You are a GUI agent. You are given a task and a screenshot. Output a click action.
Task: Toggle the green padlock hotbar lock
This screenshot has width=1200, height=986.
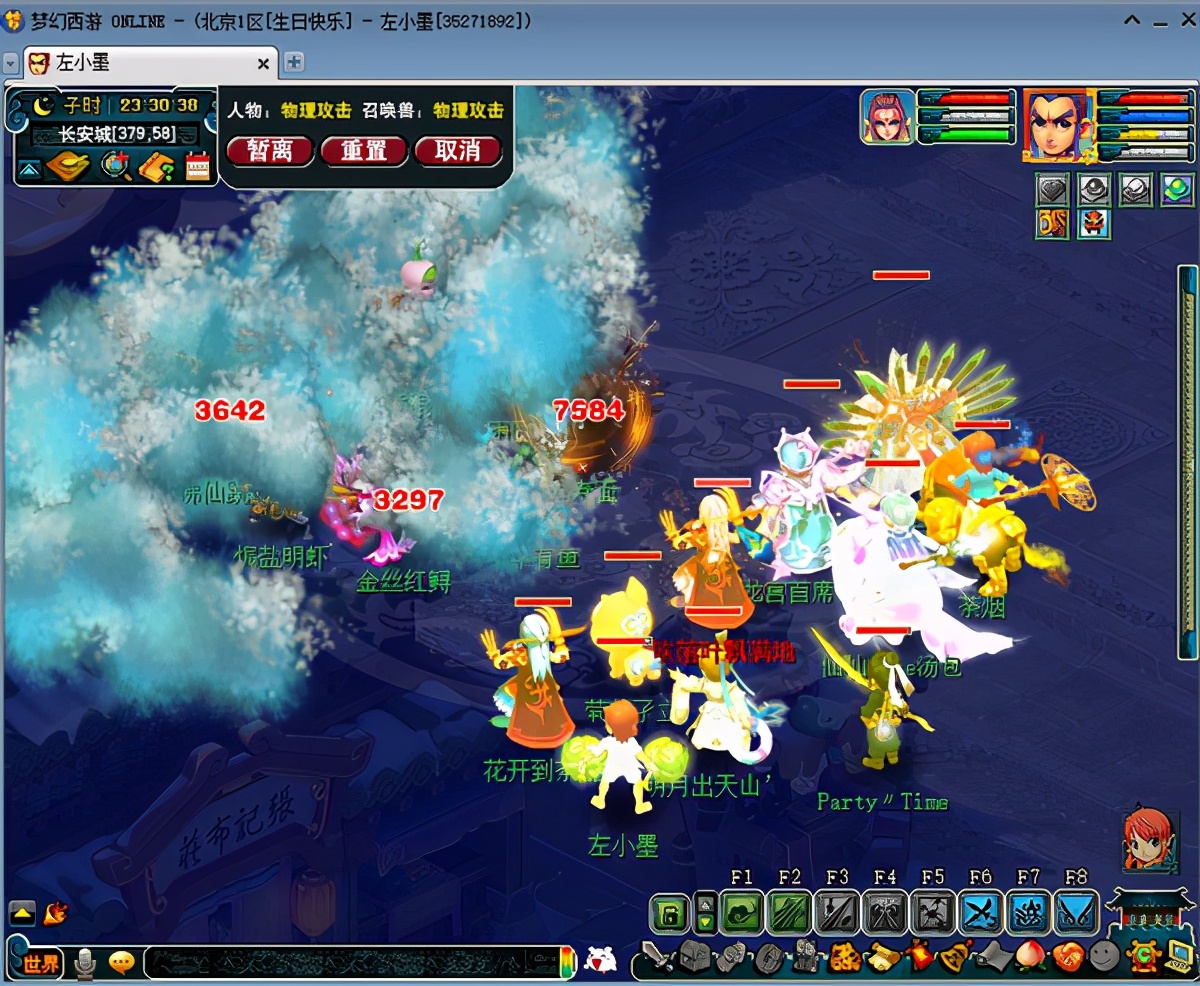coord(670,913)
